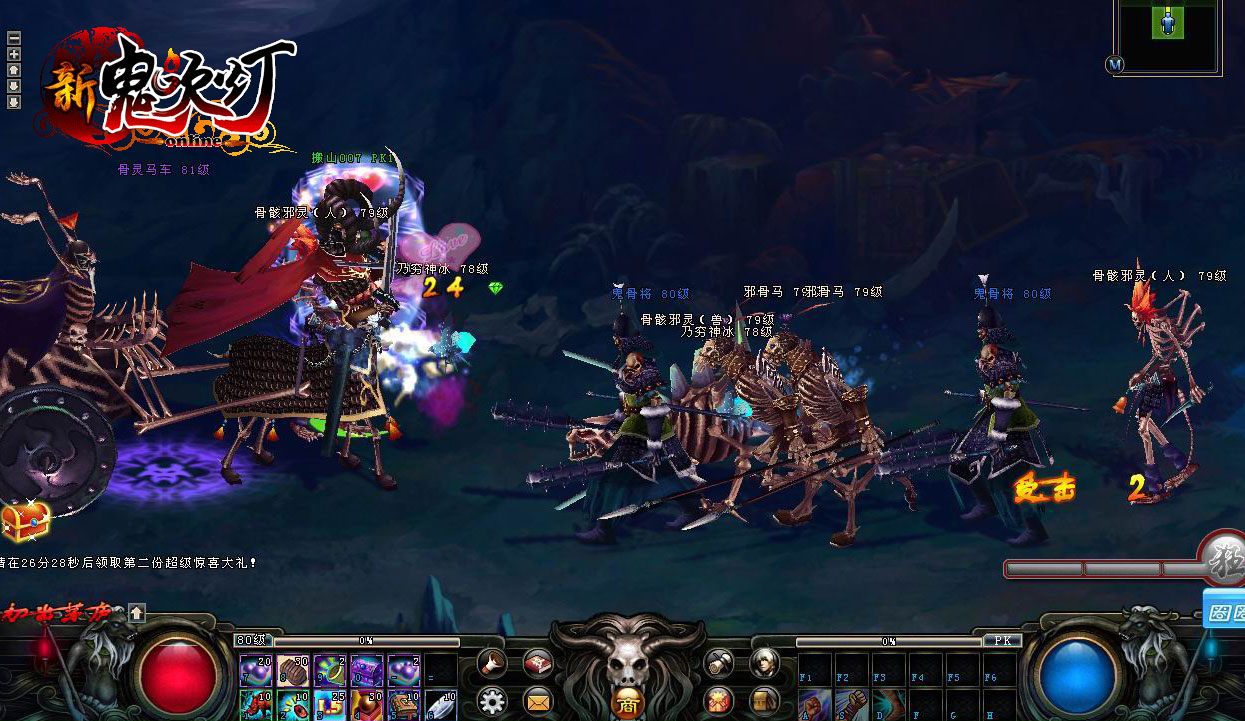The width and height of the screenshot is (1245, 721).
Task: Open the red book icon
Action: (539, 661)
